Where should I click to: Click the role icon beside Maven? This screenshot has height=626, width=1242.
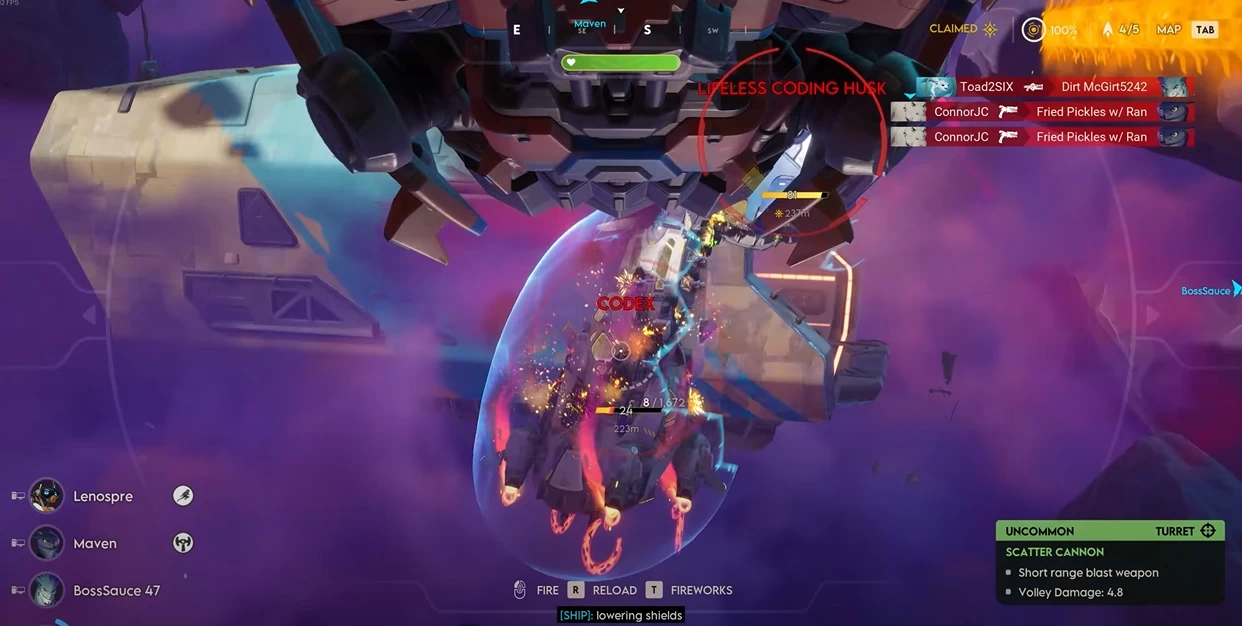point(183,543)
